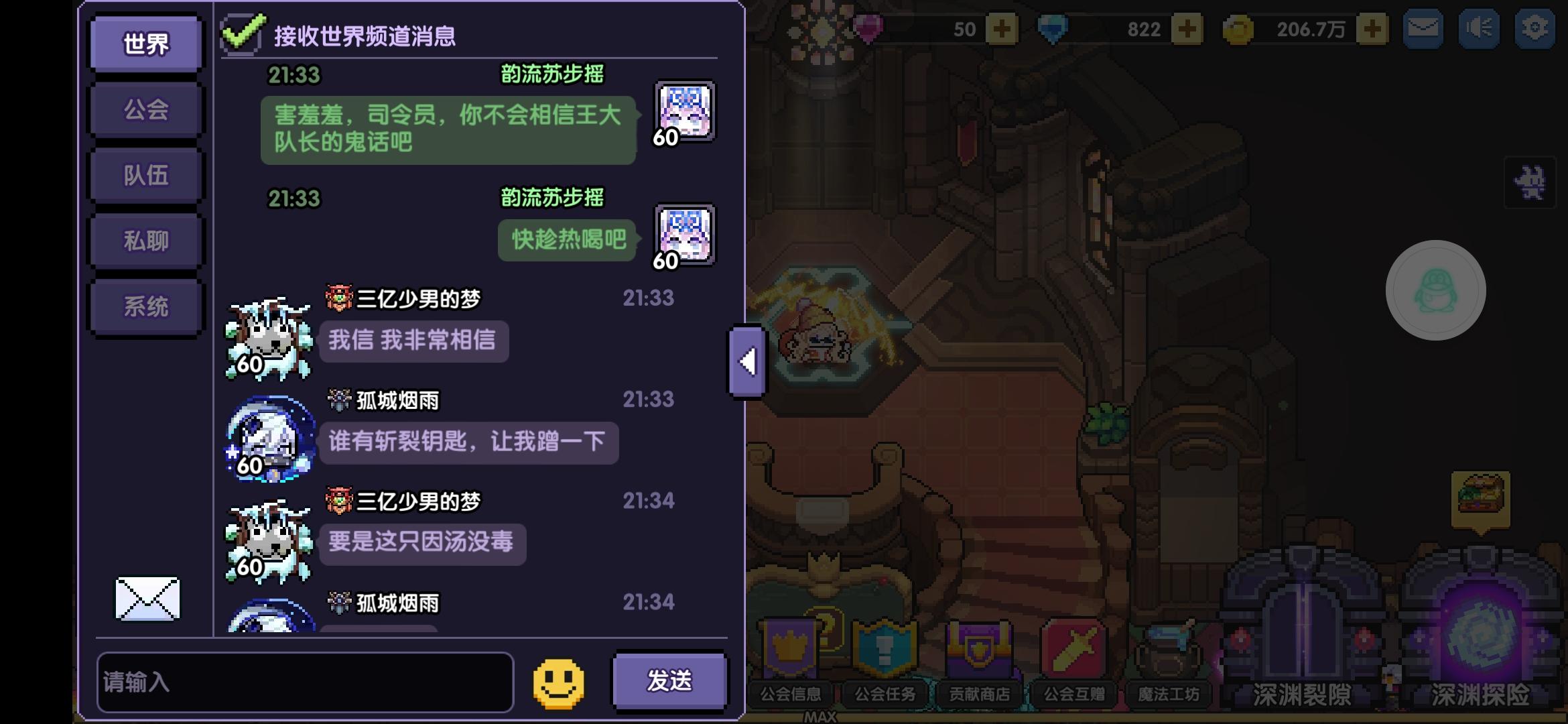This screenshot has width=1568, height=724.
Task: Click the floating QQ toggle overlay
Action: (x=1435, y=290)
